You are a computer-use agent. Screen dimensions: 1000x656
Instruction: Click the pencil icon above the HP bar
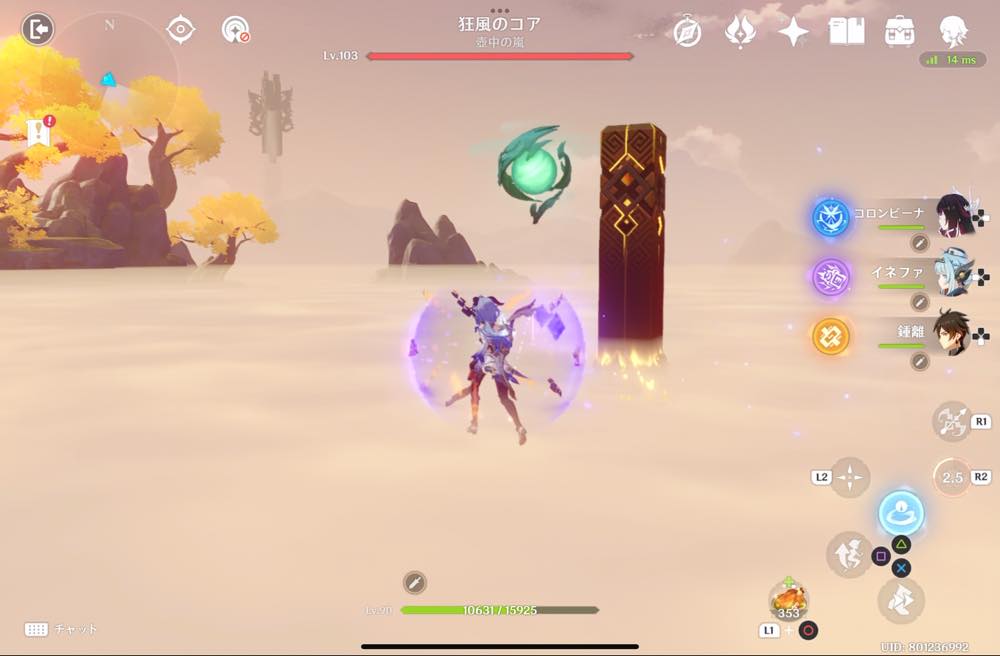415,582
